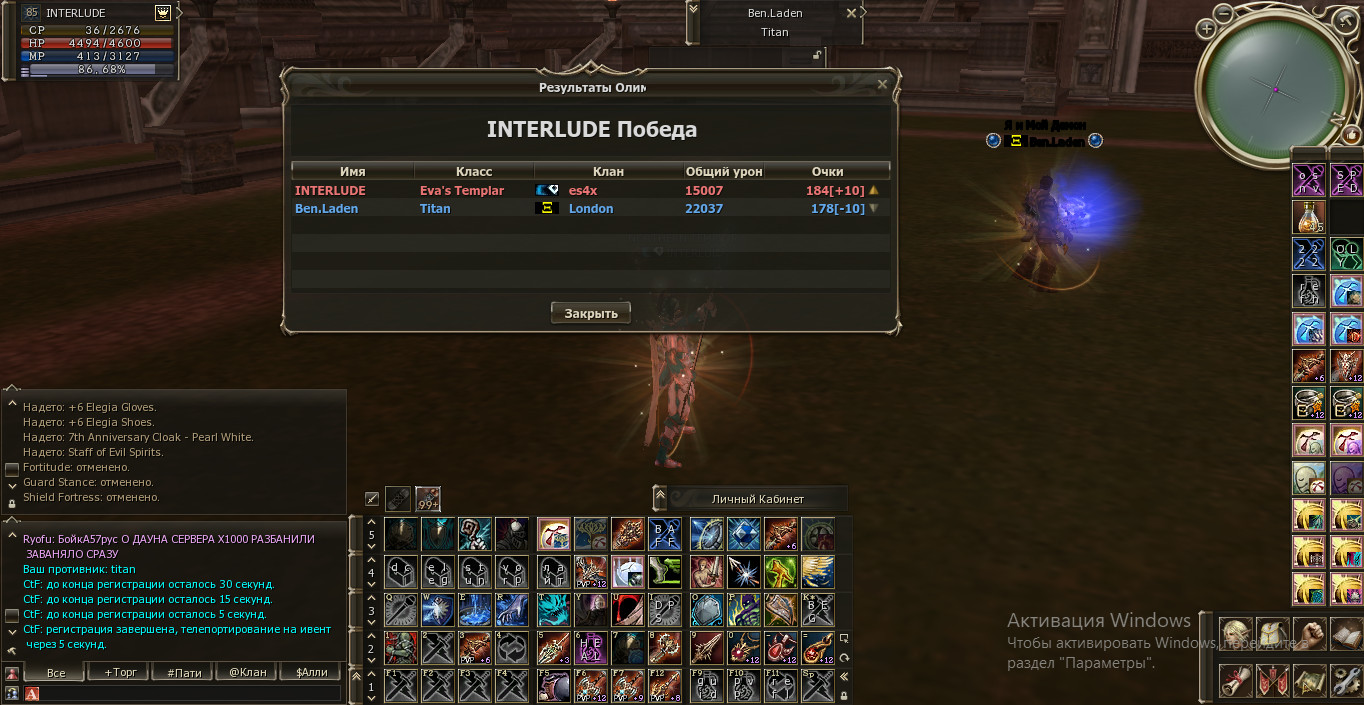Close the Ben.Laden target window

[851, 13]
